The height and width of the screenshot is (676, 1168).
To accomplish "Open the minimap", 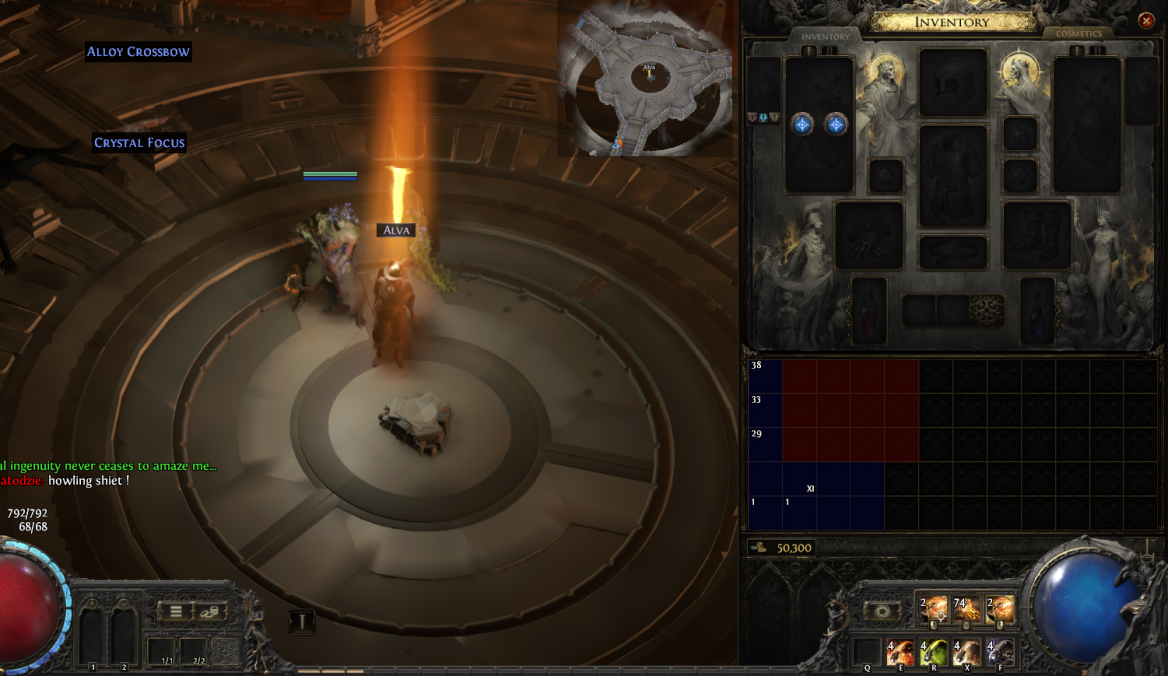I will (x=645, y=80).
